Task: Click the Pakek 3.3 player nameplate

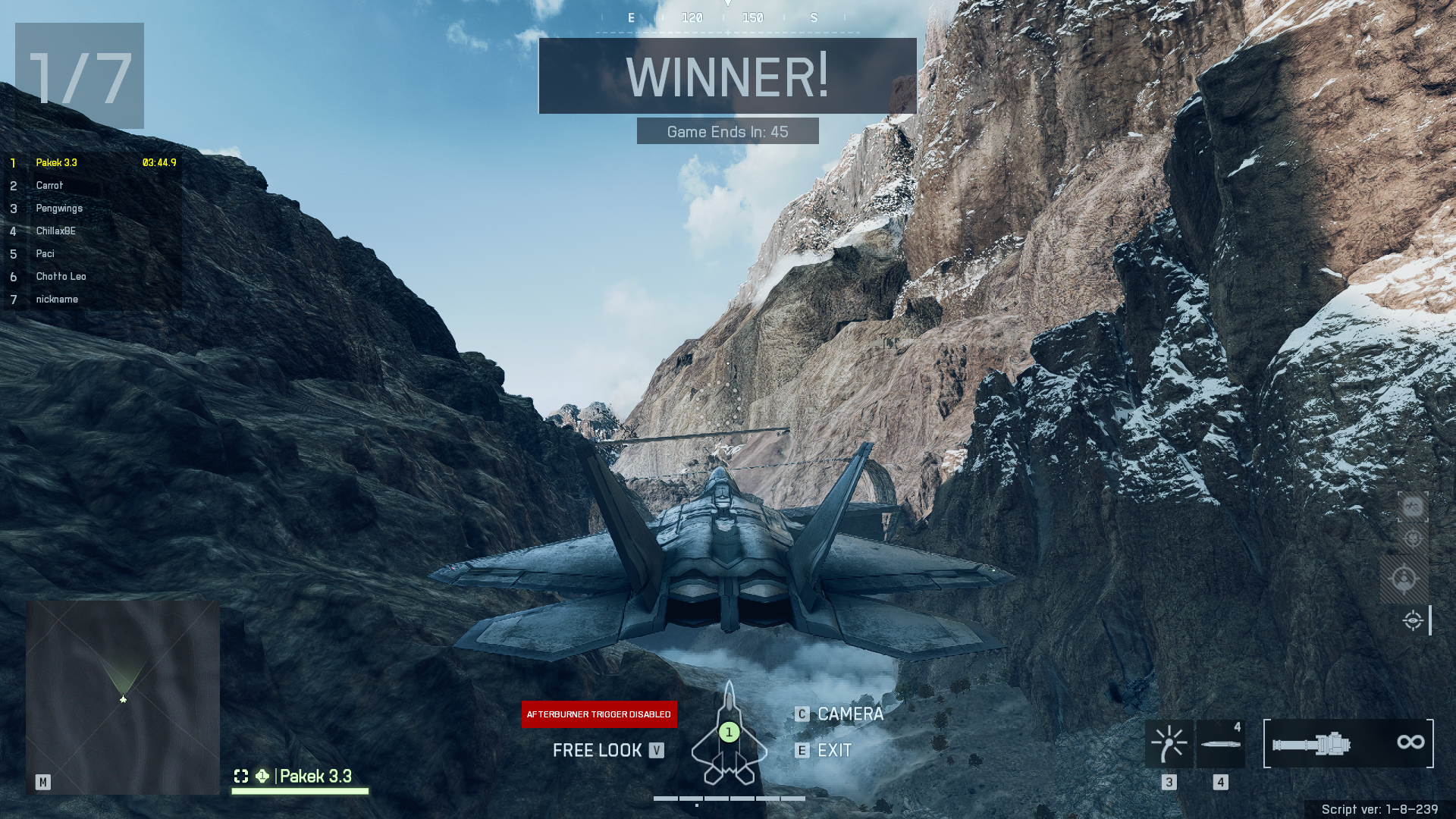Action: (315, 776)
